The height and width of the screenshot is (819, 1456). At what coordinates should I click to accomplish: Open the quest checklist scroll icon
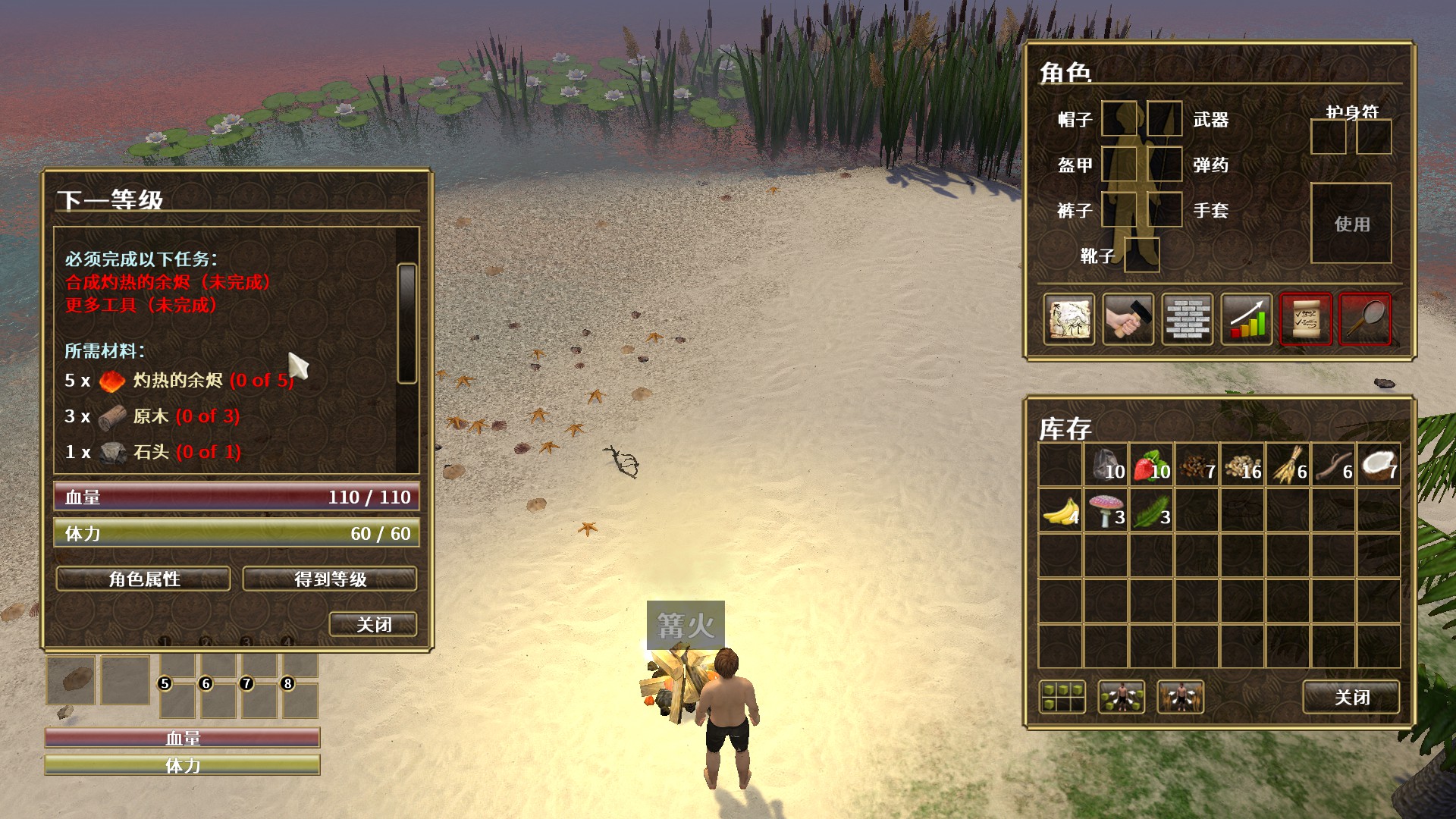click(x=1306, y=319)
